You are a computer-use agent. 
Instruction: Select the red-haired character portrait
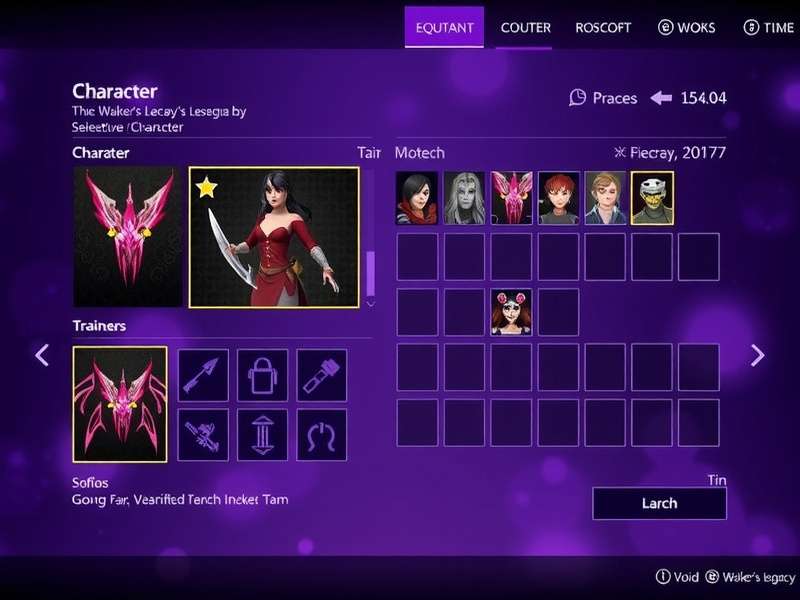click(x=559, y=197)
